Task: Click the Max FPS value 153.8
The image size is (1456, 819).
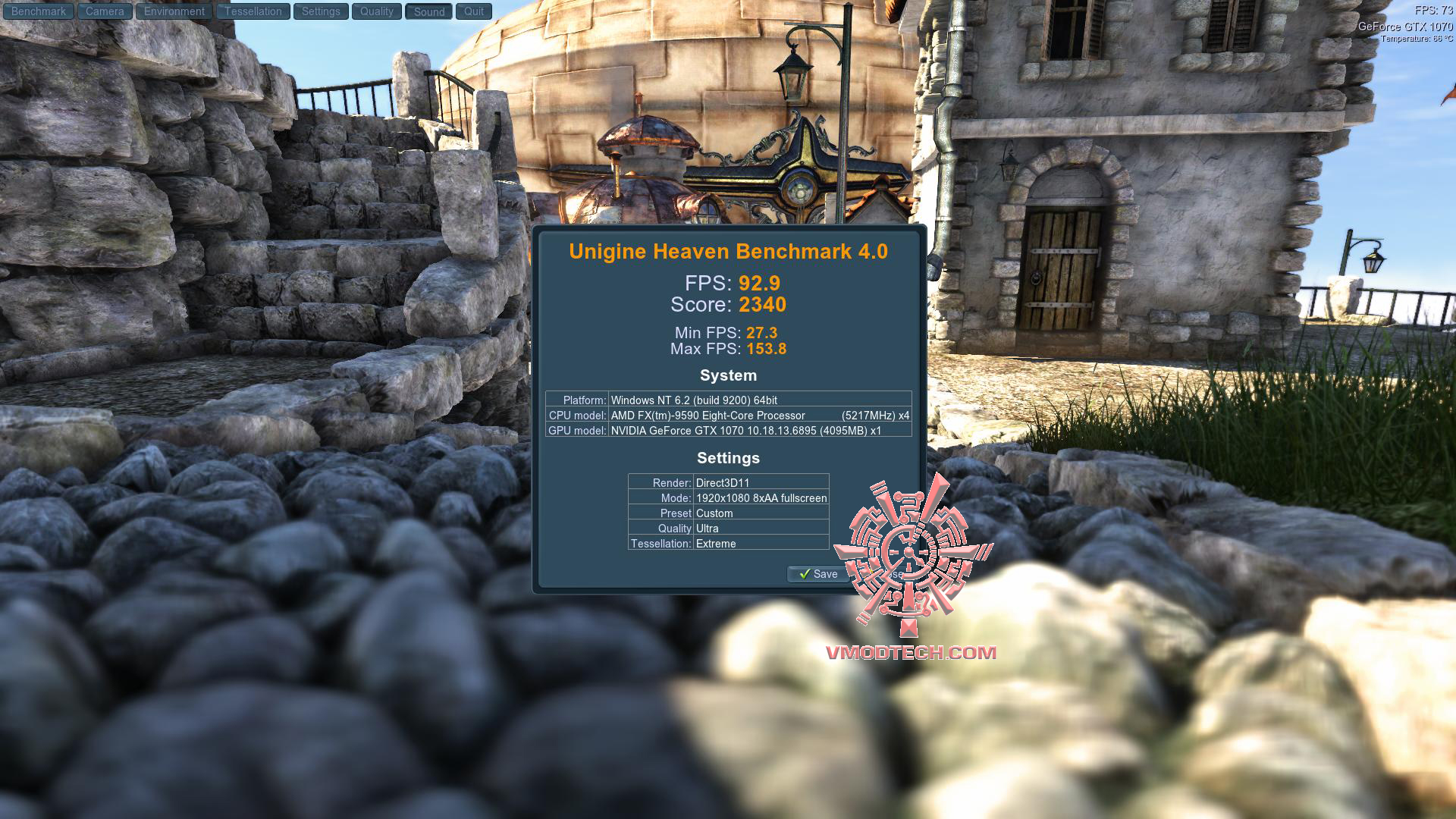Action: (x=768, y=349)
